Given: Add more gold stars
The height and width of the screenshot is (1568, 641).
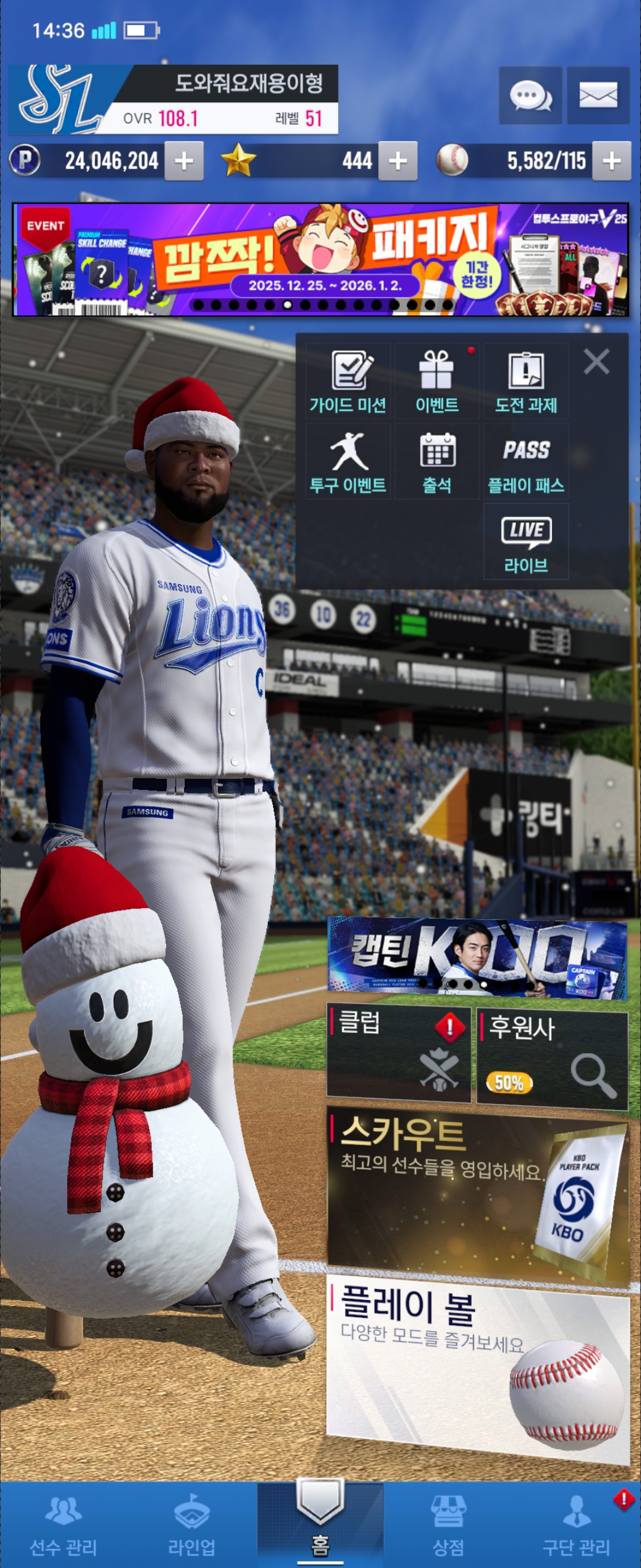Looking at the screenshot, I should point(398,162).
